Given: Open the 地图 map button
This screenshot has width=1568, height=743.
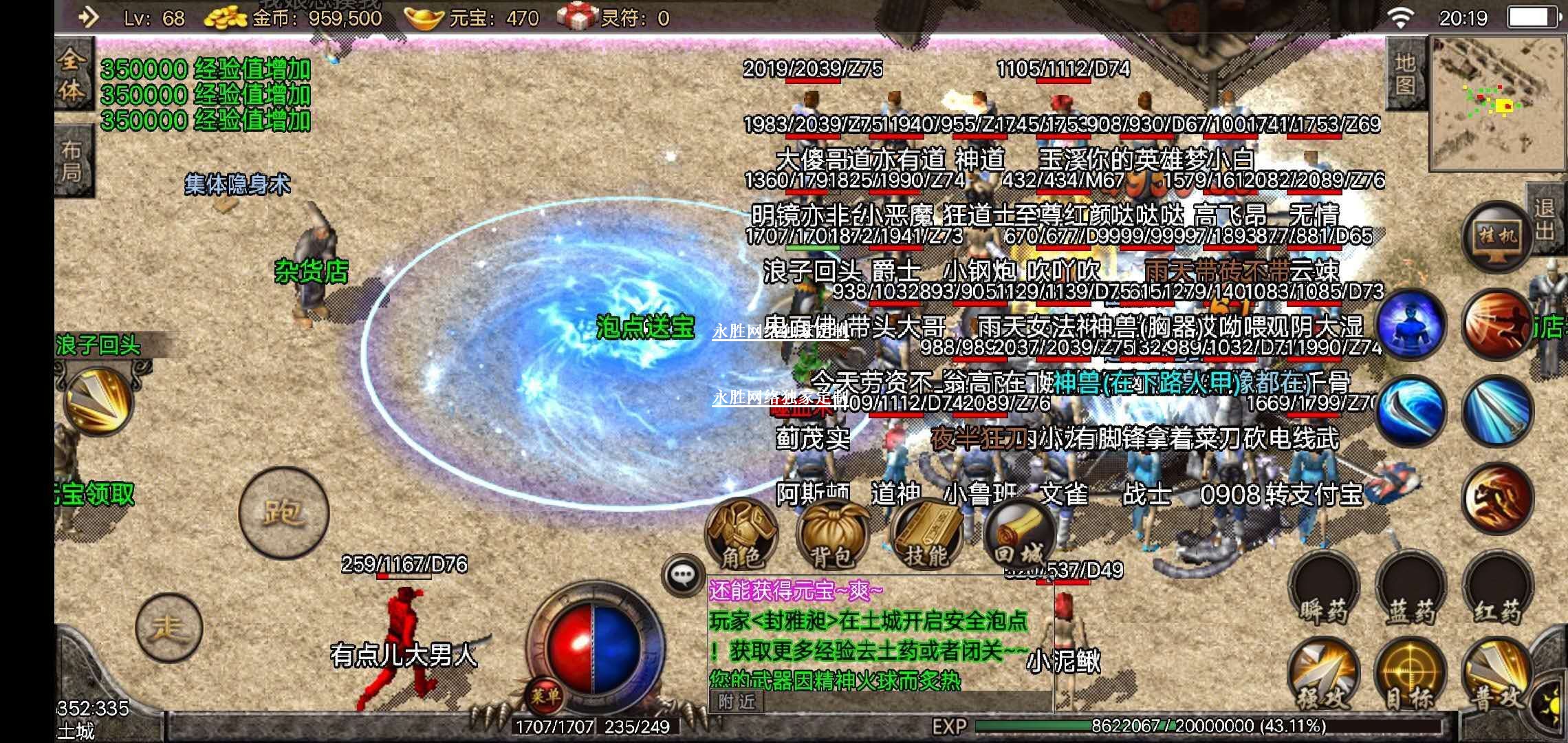Looking at the screenshot, I should (1406, 74).
